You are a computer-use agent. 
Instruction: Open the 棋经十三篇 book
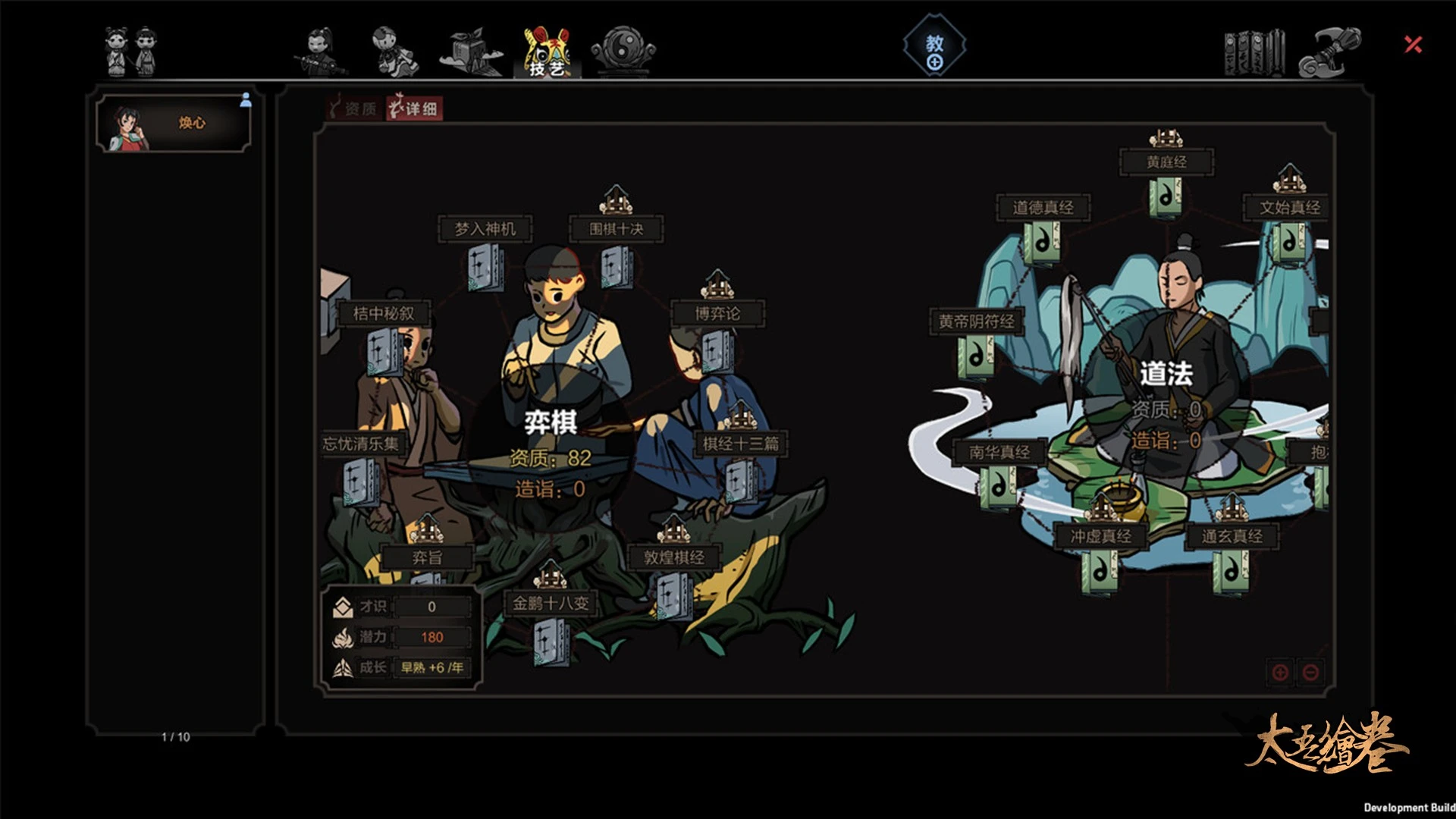click(739, 481)
